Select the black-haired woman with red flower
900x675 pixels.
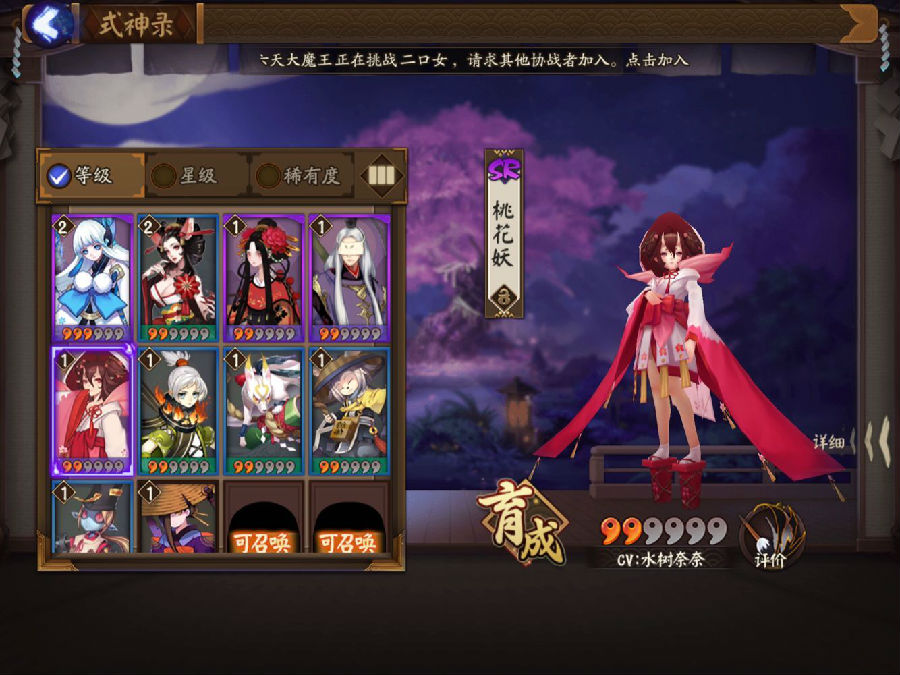264,277
